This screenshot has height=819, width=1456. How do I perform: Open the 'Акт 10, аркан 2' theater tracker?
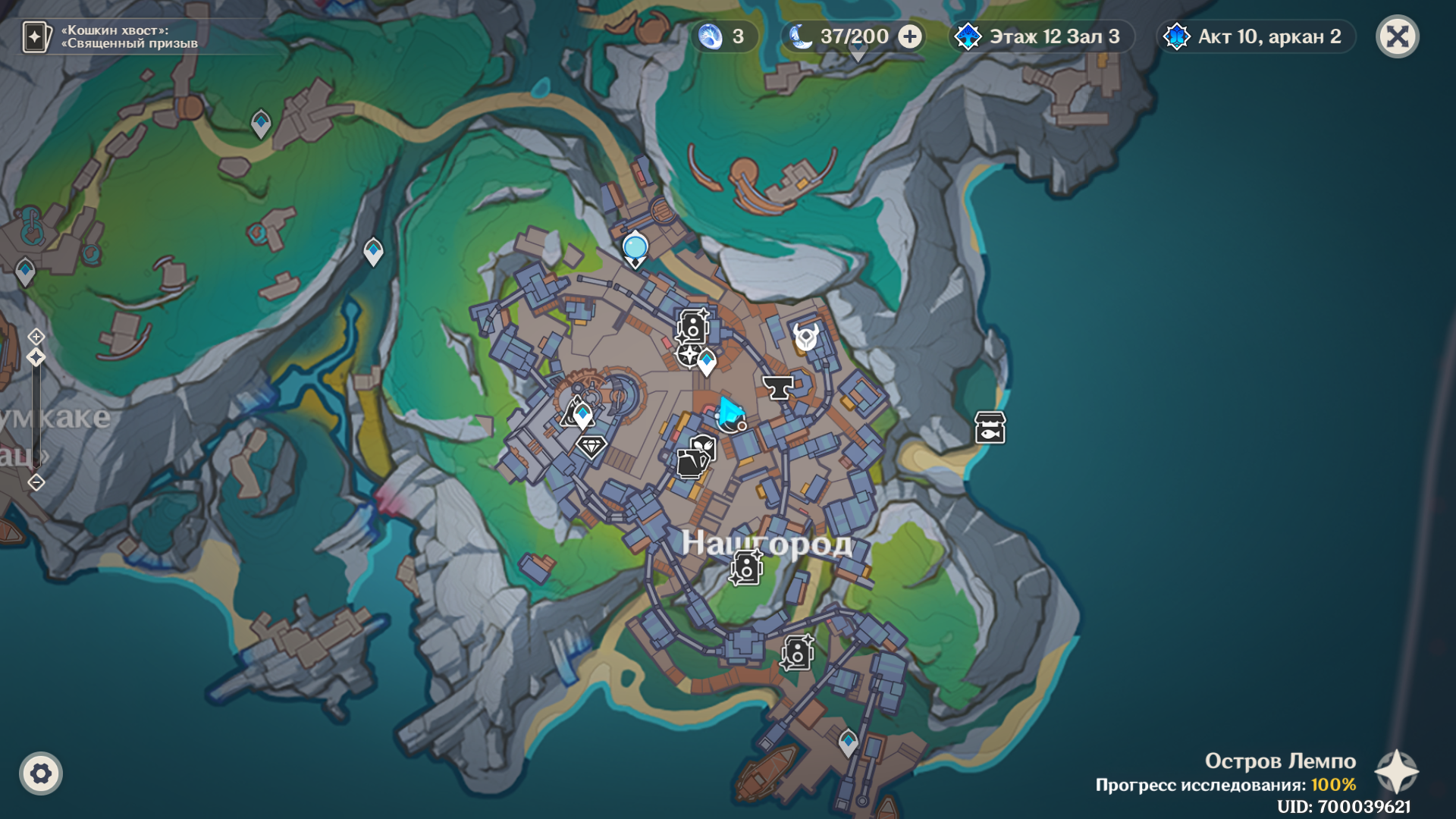point(1256,36)
